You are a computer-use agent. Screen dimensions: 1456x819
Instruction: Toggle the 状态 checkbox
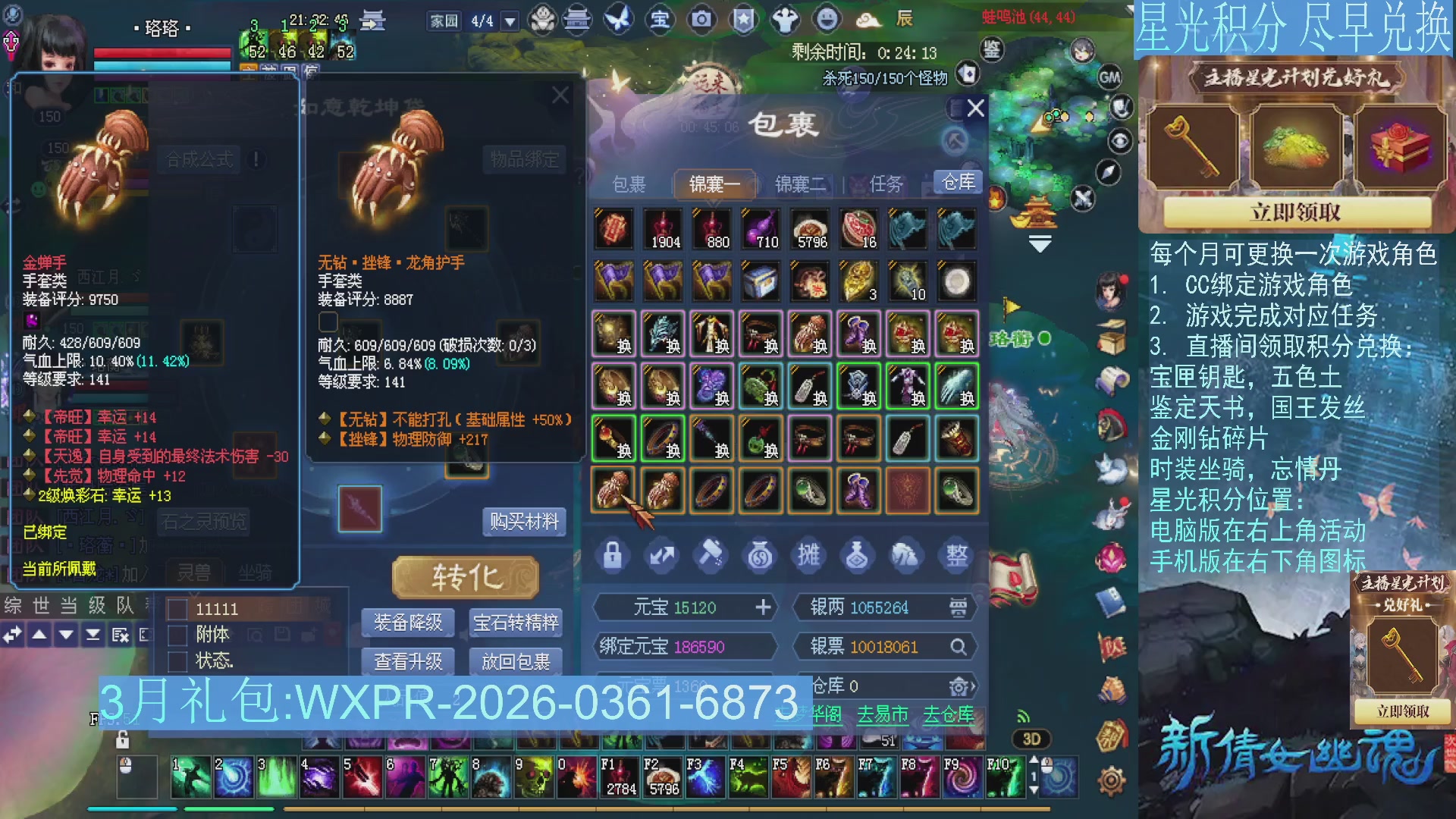[179, 661]
